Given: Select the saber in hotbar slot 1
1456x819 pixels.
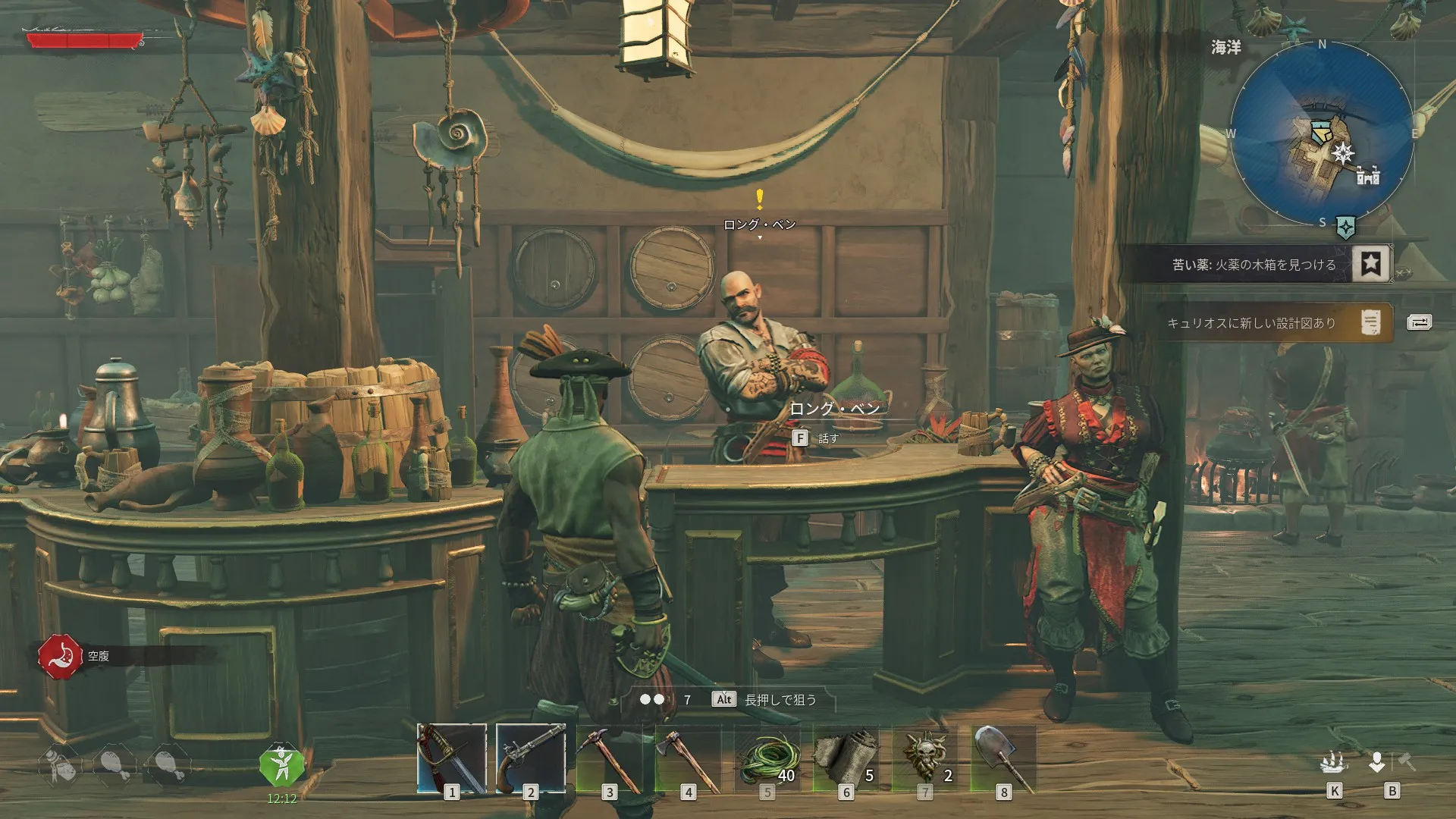Looking at the screenshot, I should pyautogui.click(x=452, y=758).
